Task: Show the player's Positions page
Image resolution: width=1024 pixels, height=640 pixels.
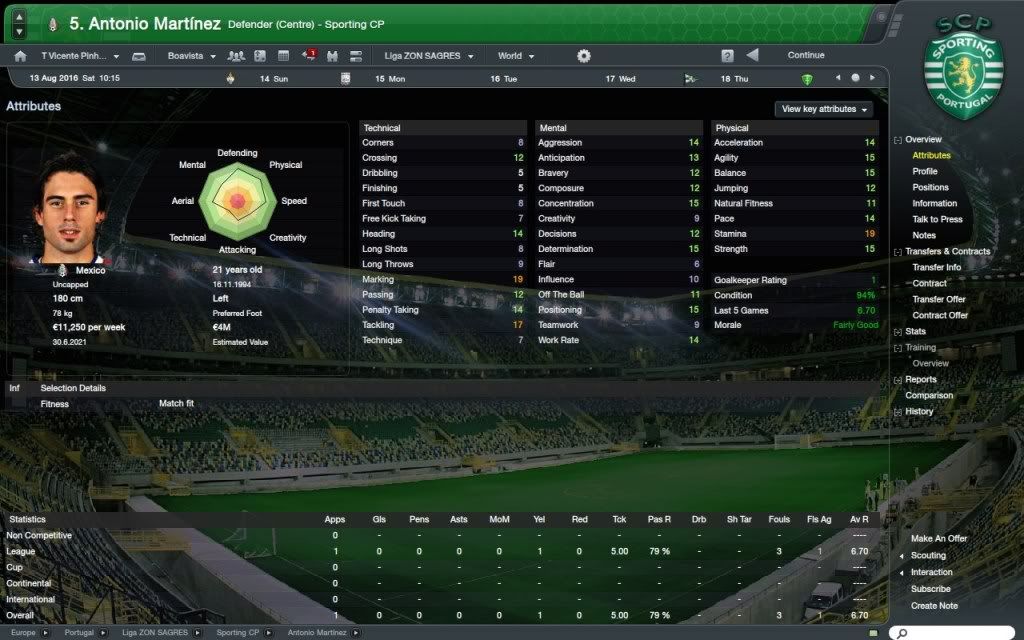Action: point(930,188)
